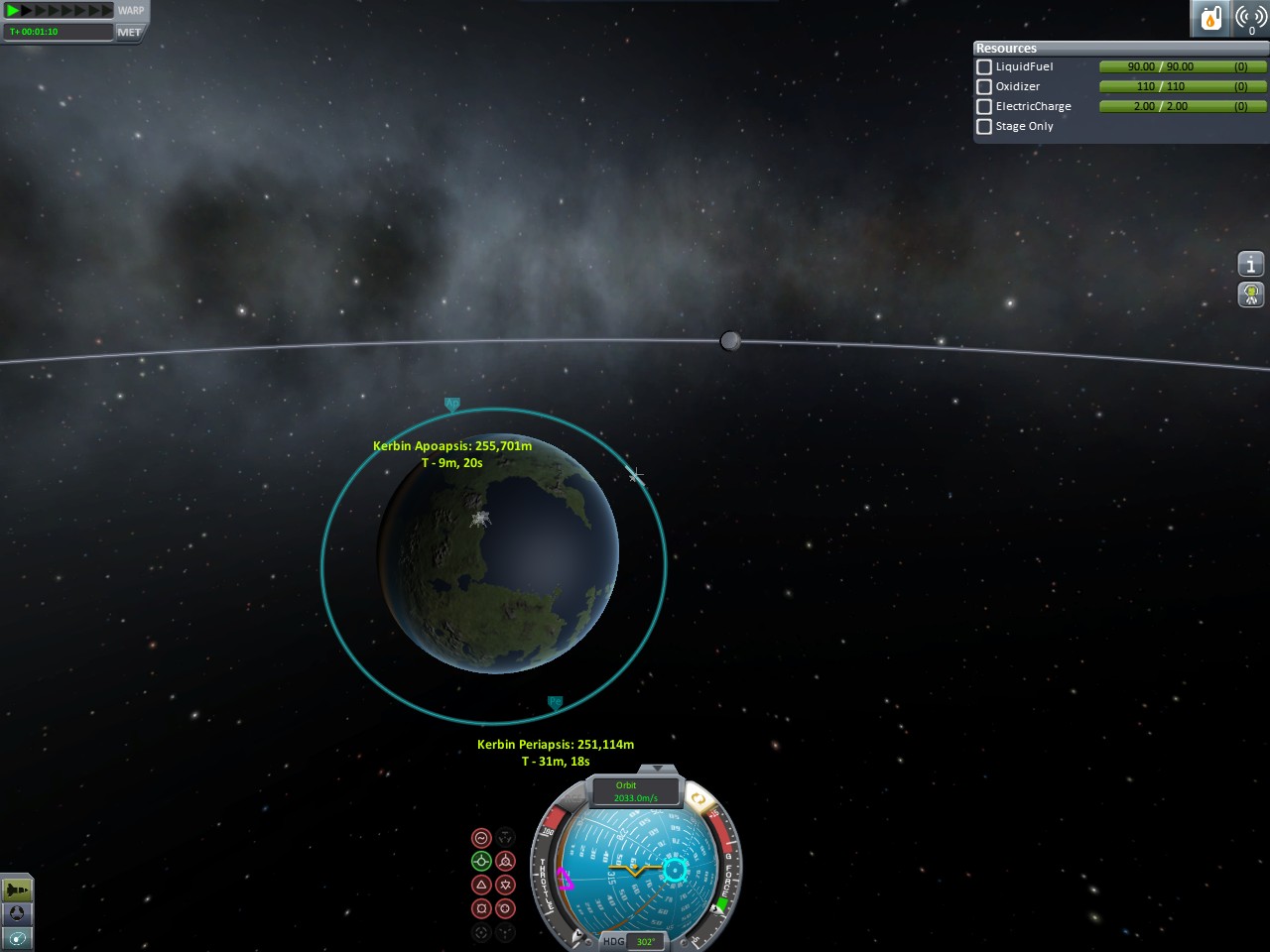Open the comms signal antenna button
1270x952 pixels.
(1250, 18)
